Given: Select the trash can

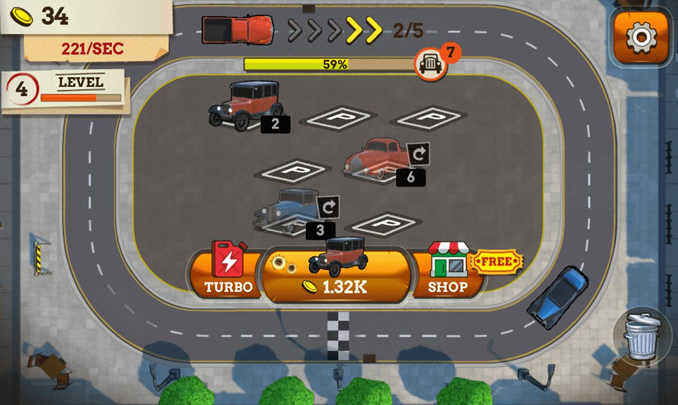Looking at the screenshot, I should click(x=643, y=336).
